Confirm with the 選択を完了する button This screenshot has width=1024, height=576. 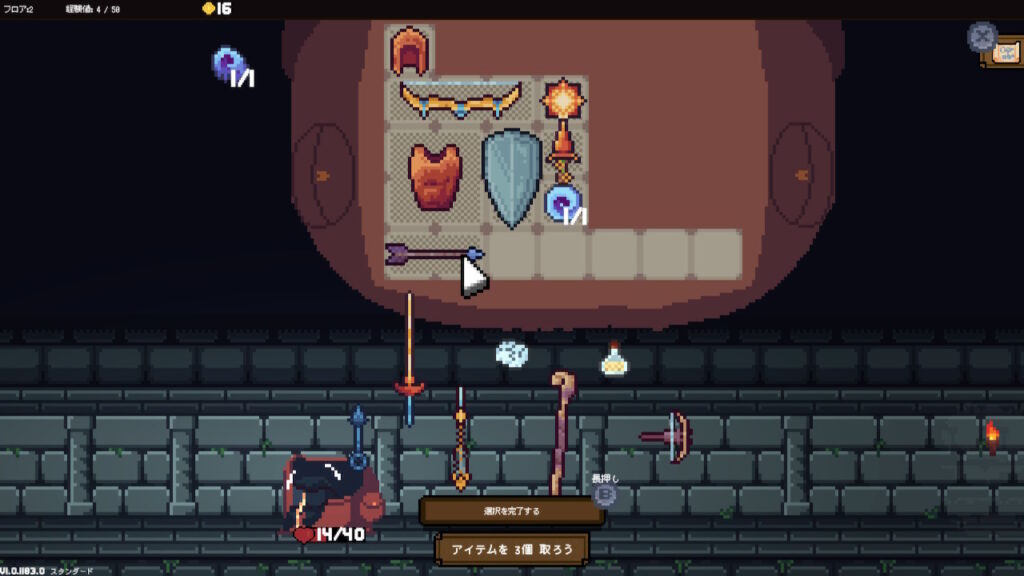tap(511, 511)
